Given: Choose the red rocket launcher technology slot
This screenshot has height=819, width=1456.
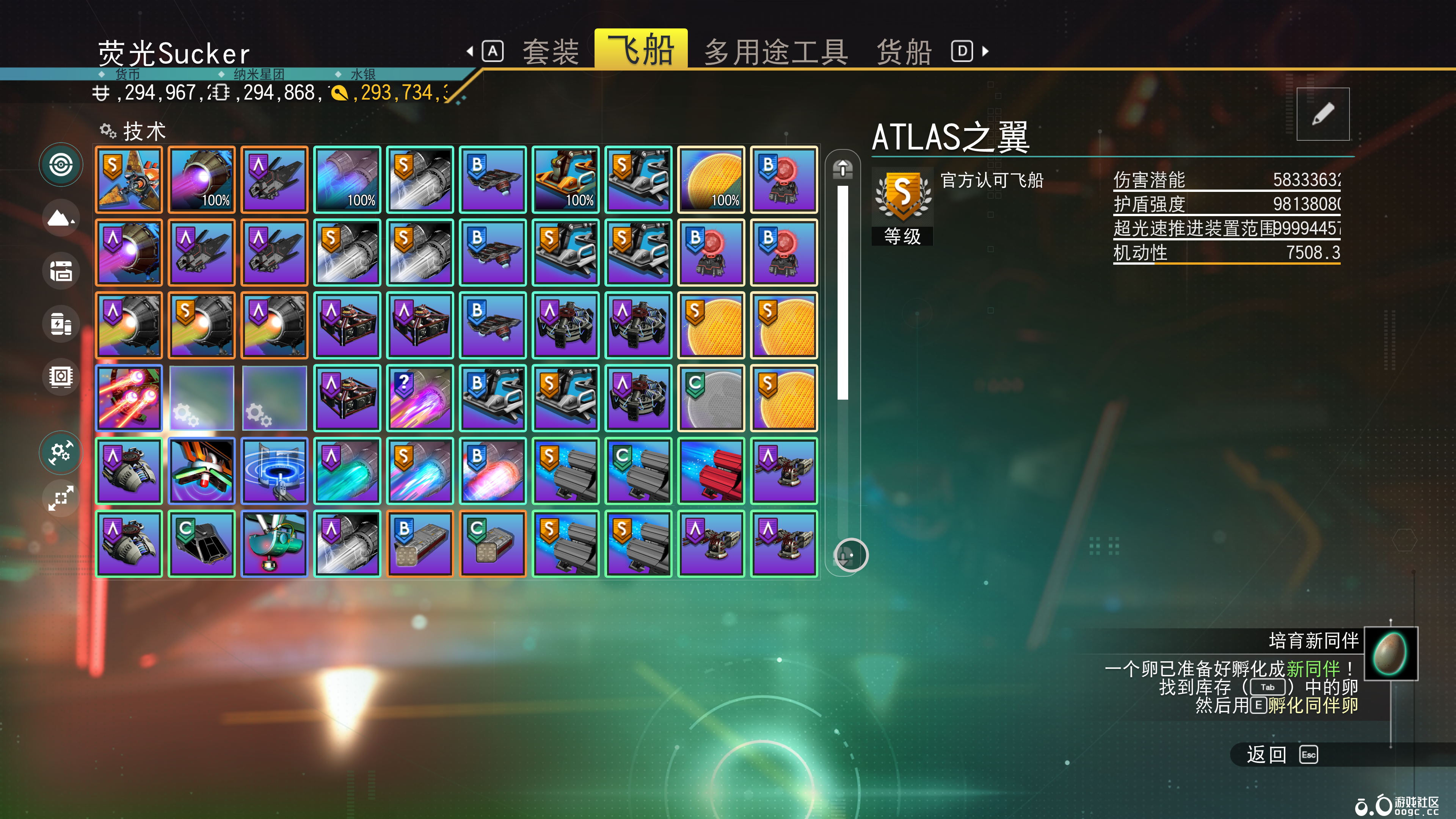Looking at the screenshot, I should click(711, 471).
